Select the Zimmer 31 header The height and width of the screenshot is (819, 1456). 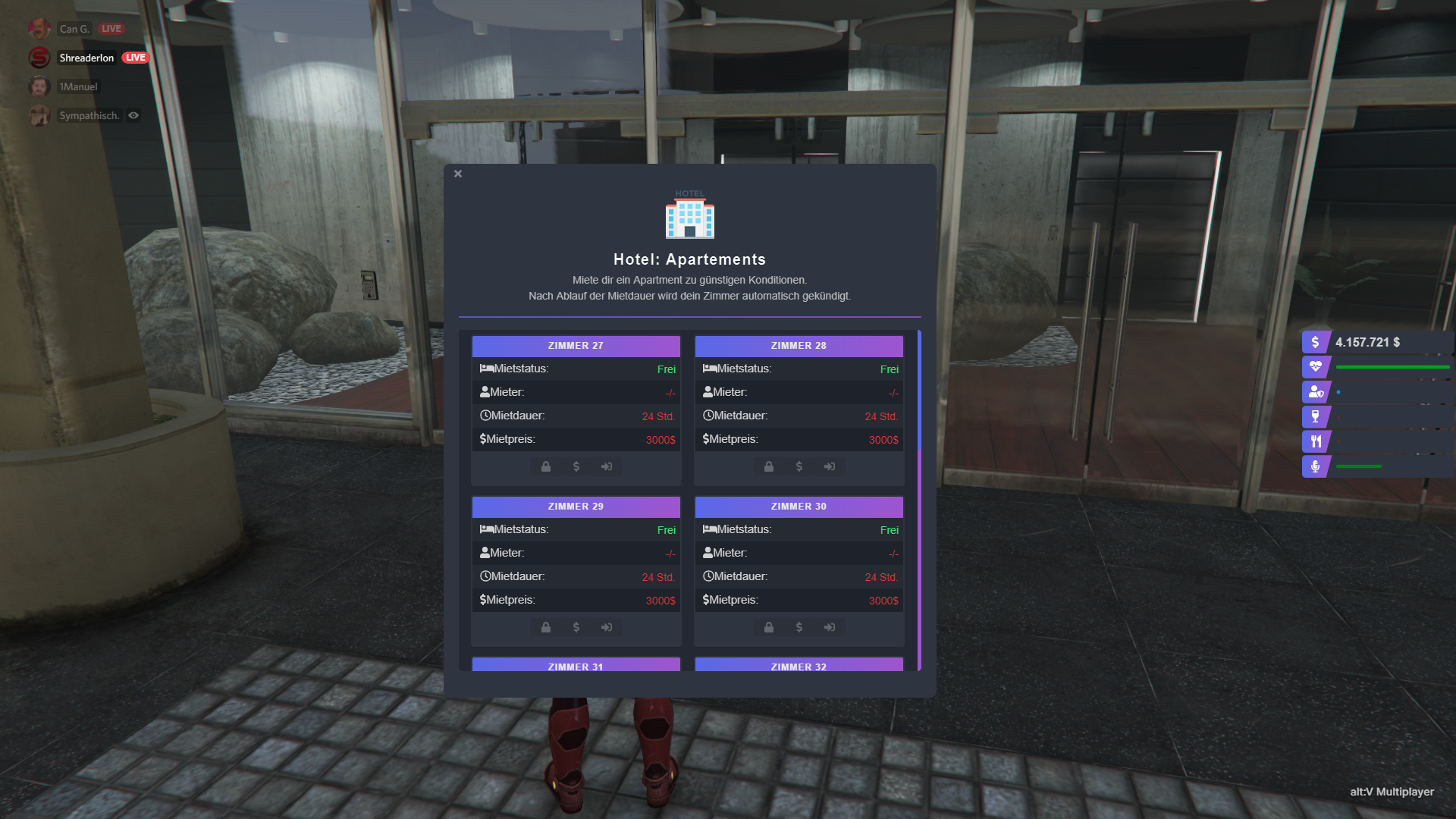pos(576,665)
